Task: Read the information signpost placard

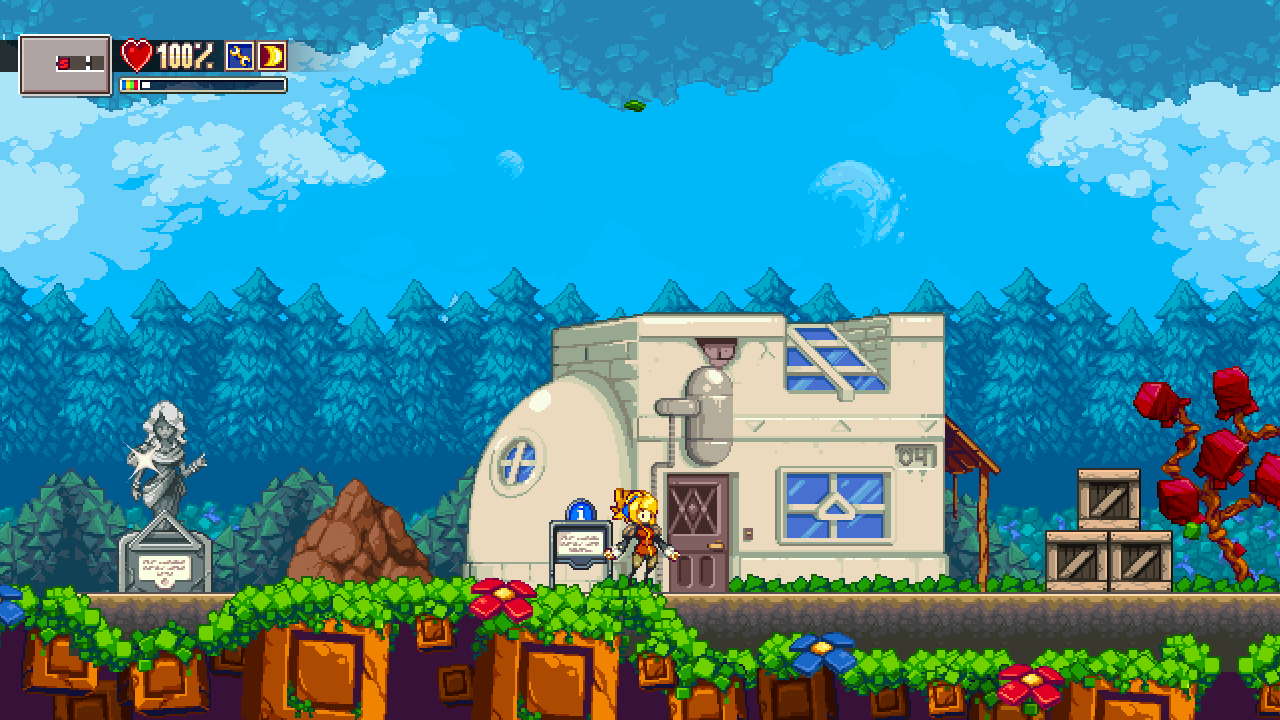Action: click(x=578, y=545)
